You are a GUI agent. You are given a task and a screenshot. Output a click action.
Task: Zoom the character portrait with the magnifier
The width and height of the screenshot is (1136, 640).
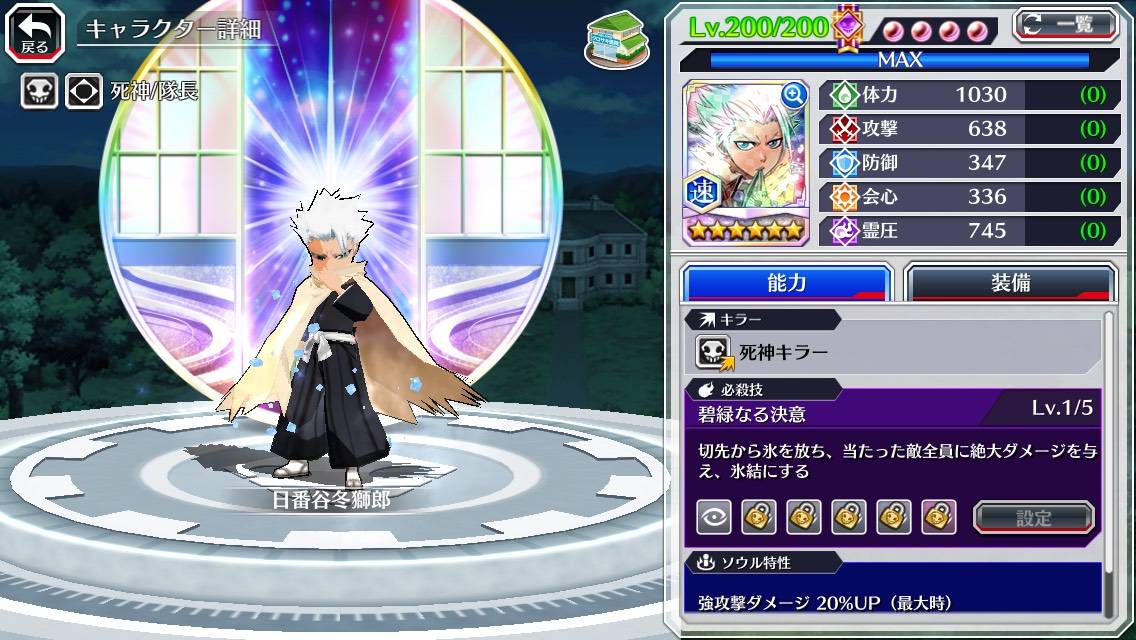[x=794, y=95]
